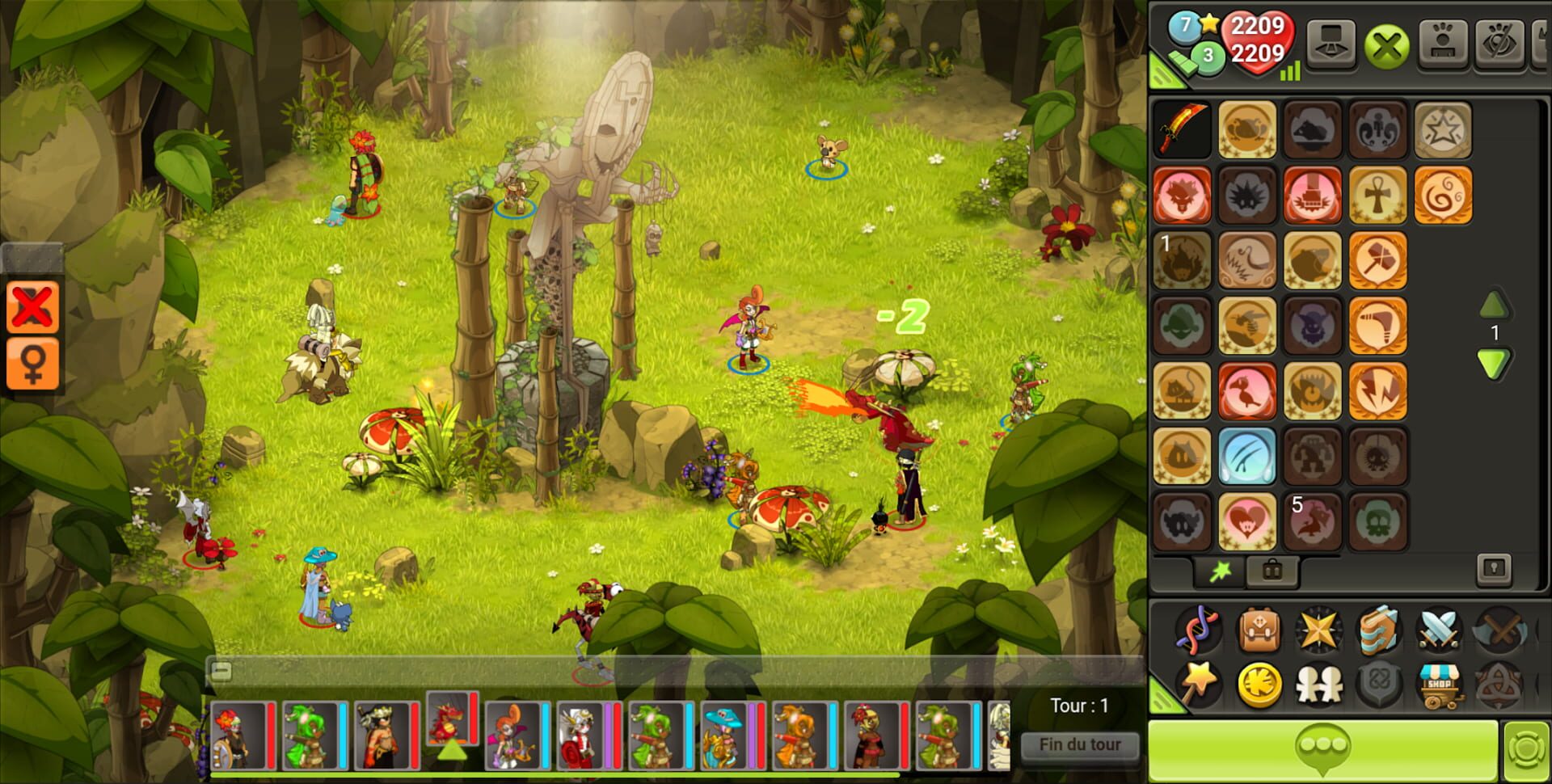Switch to the items suitcase tab
The height and width of the screenshot is (784, 1552).
(x=1272, y=570)
